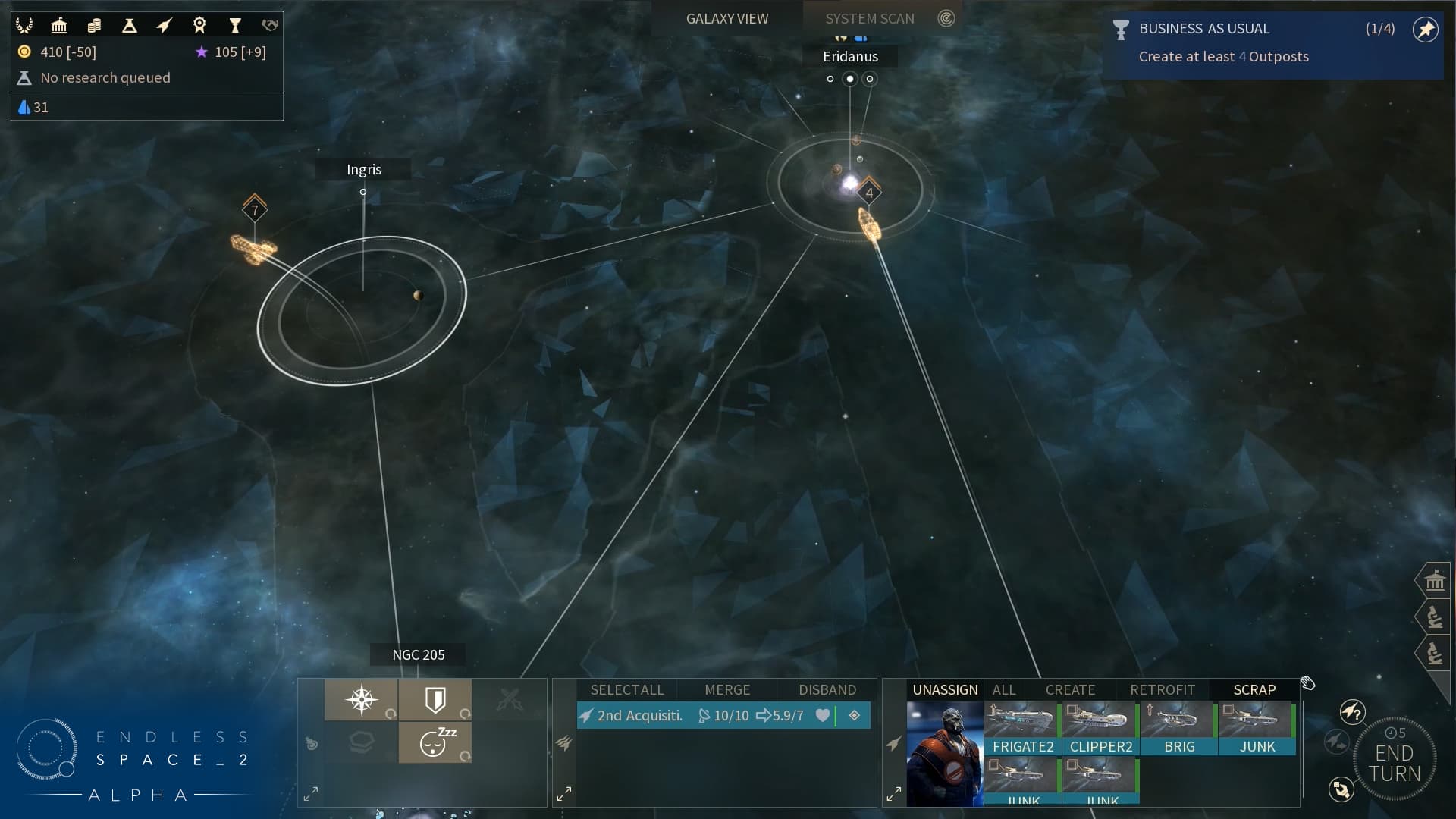This screenshot has width=1456, height=819.
Task: Open the military panel via the ship icon
Action: 165,24
